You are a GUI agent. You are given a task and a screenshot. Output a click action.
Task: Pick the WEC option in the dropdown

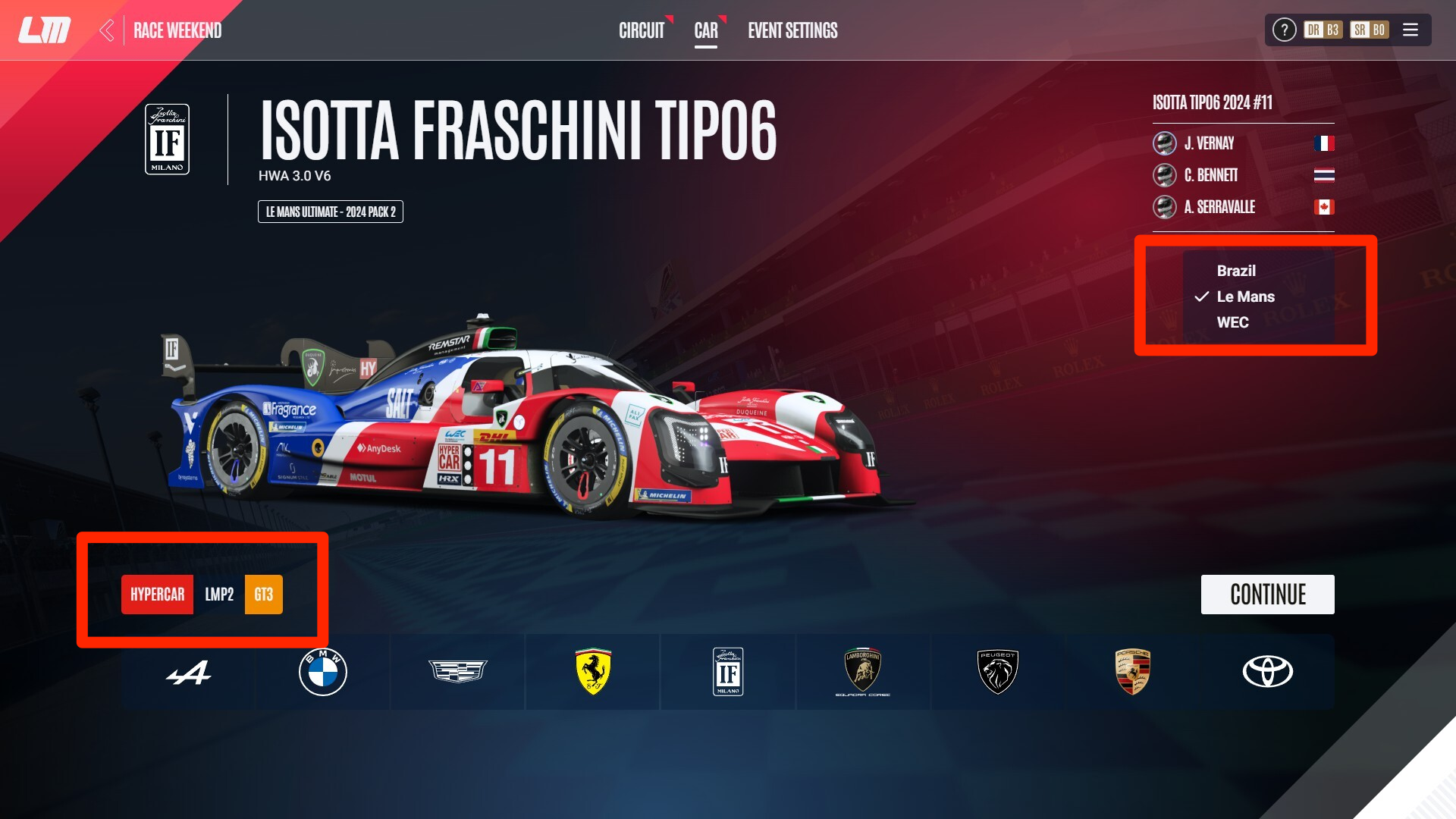coord(1232,322)
